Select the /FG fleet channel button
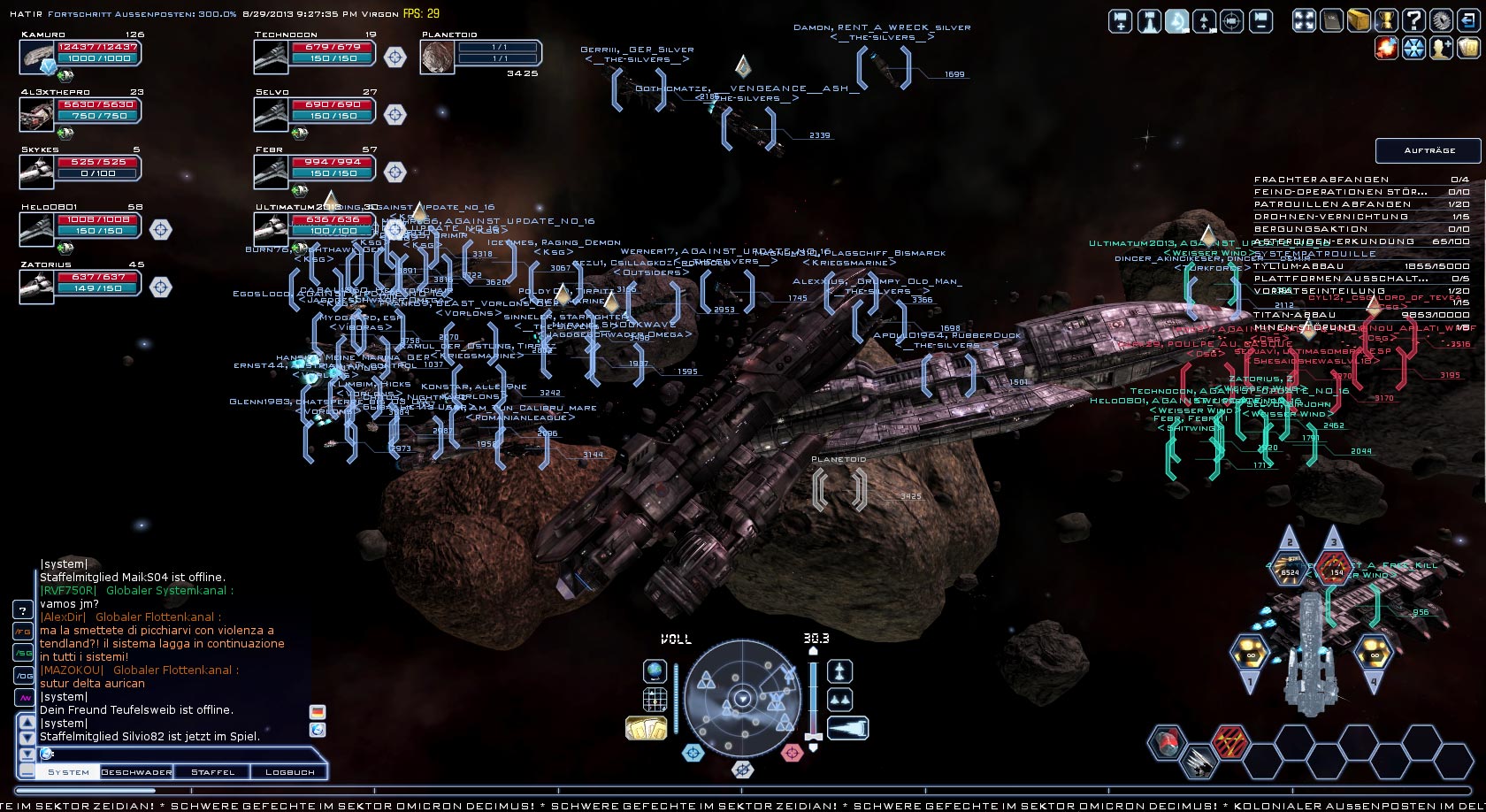This screenshot has width=1486, height=812. point(23,632)
